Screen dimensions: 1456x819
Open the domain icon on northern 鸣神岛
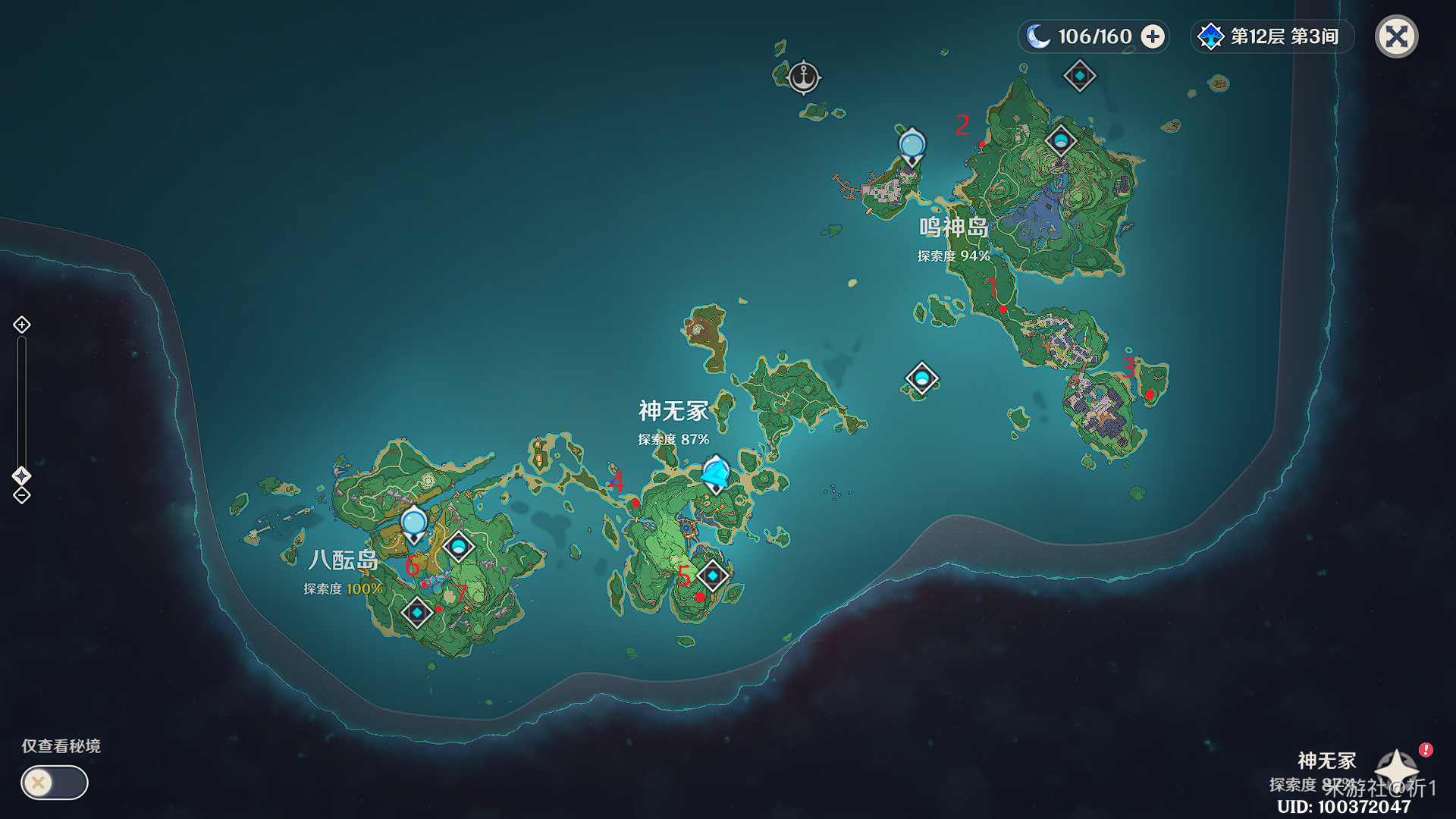1061,141
